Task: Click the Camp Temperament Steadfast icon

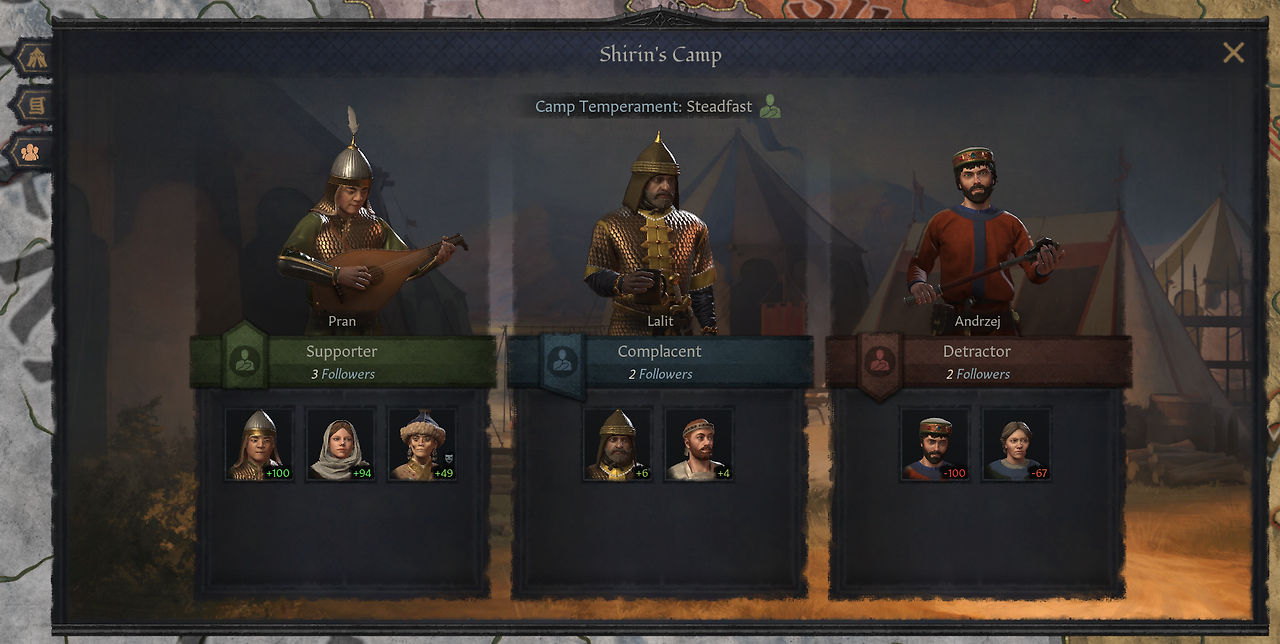Action: coord(769,106)
